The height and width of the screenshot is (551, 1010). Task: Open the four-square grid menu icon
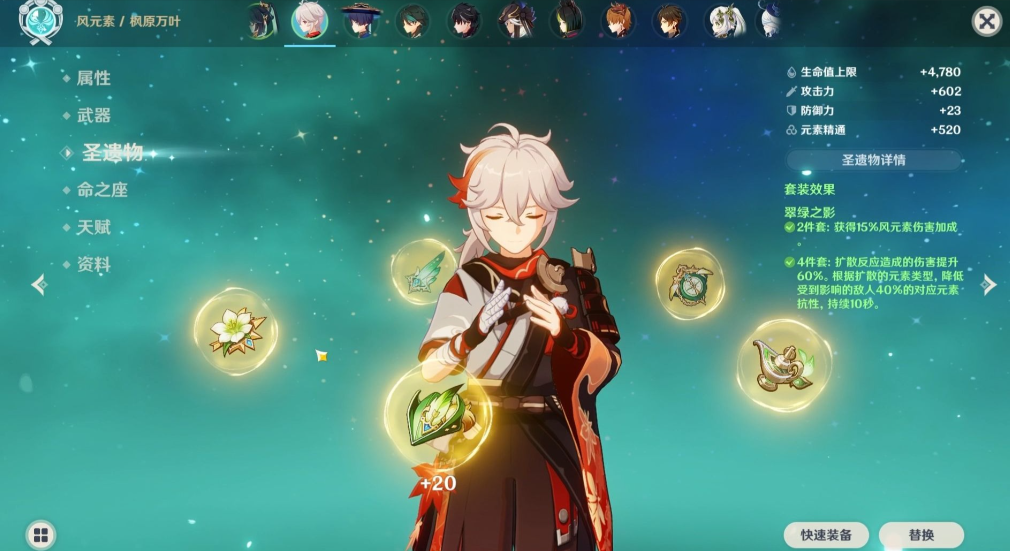click(x=40, y=534)
